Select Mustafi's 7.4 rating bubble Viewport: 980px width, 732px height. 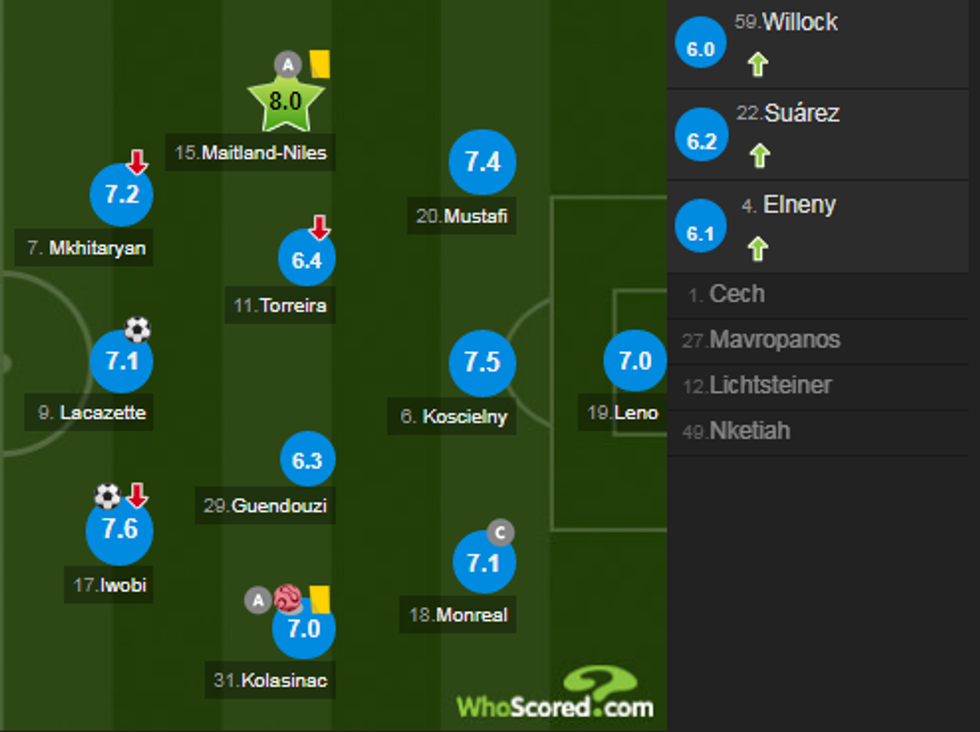(x=482, y=162)
